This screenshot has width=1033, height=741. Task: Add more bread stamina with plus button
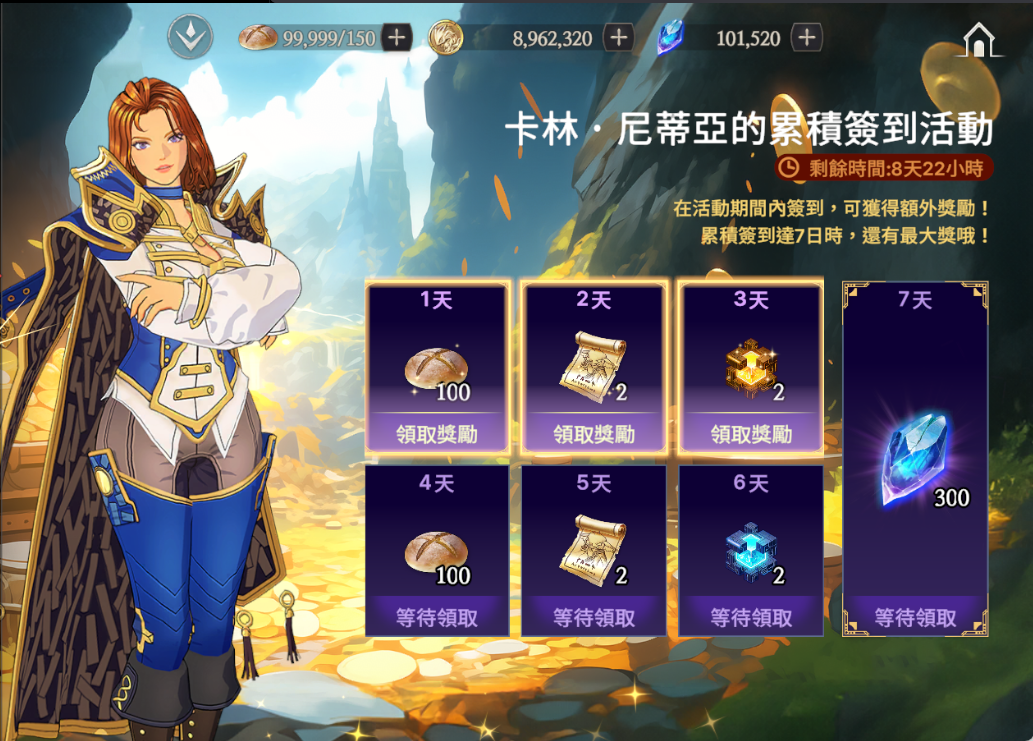coord(397,38)
